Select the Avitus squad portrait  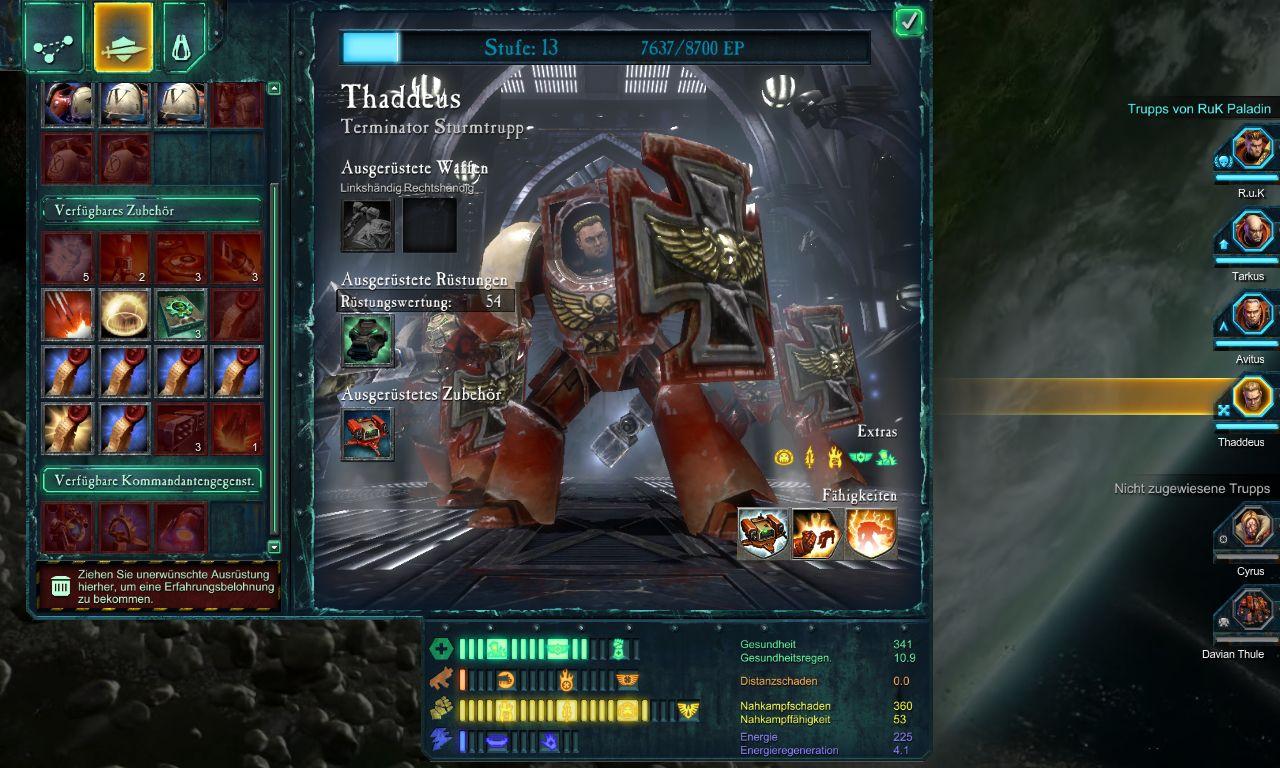(x=1252, y=316)
